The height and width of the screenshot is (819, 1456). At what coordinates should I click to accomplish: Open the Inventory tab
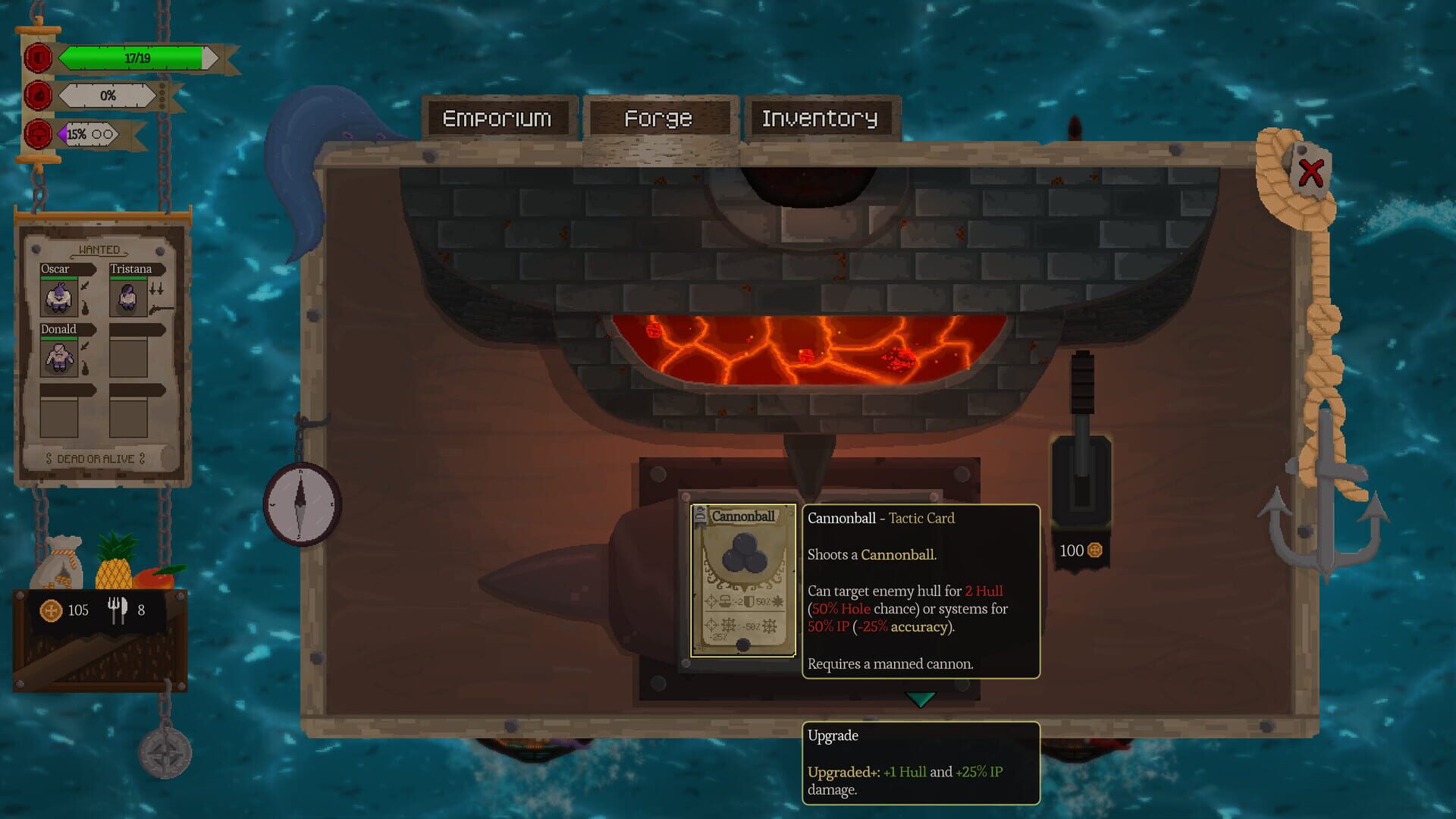coord(821,118)
